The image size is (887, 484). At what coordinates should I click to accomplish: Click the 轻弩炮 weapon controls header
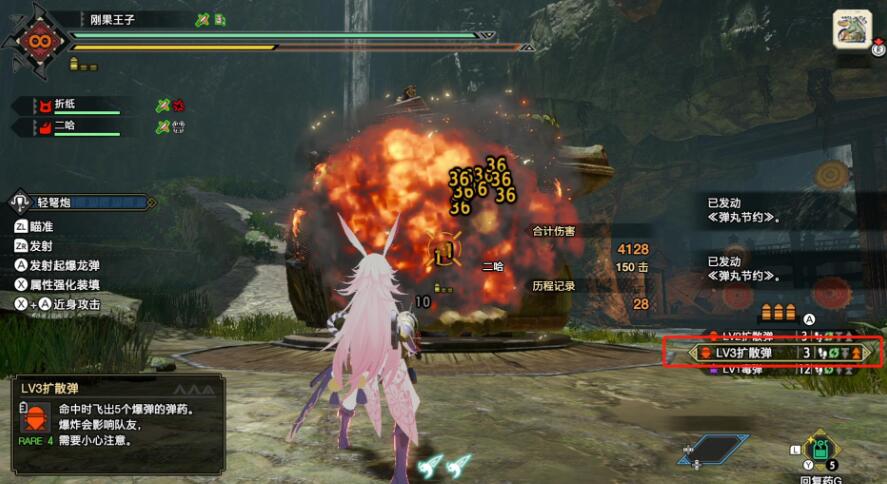pos(82,202)
